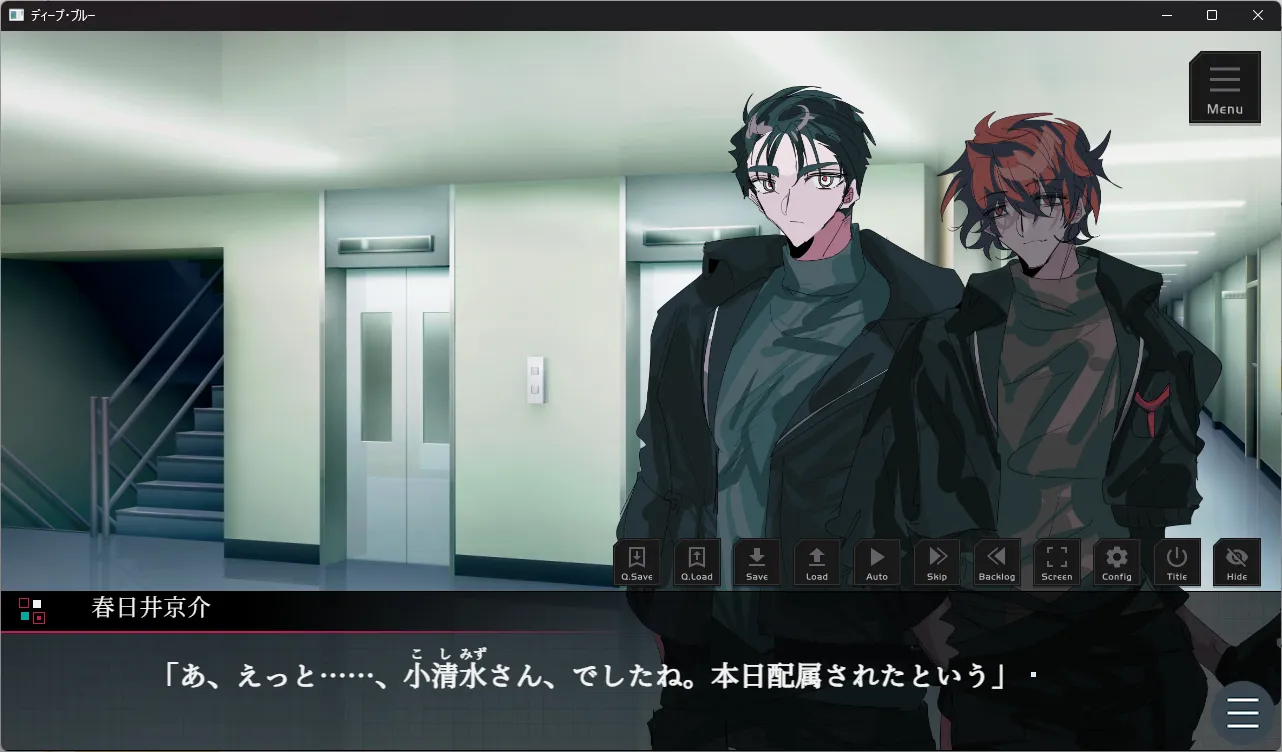Return to Title screen
The height and width of the screenshot is (752, 1282).
point(1177,563)
